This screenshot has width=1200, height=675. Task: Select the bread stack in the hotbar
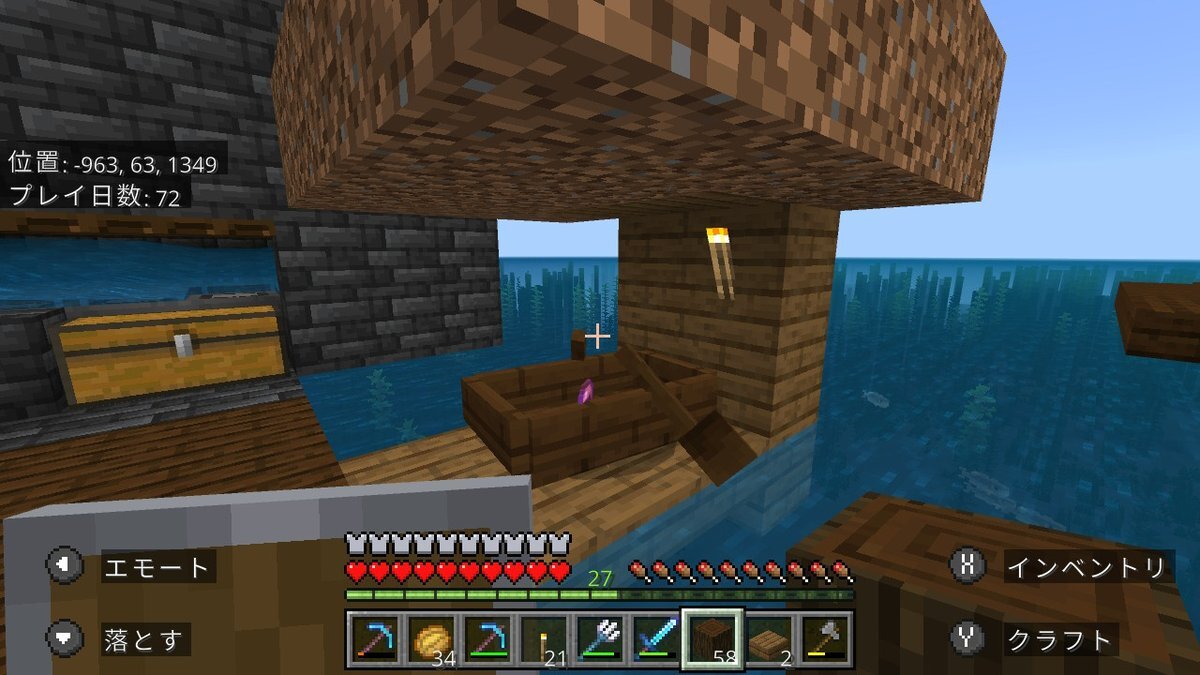[430, 639]
